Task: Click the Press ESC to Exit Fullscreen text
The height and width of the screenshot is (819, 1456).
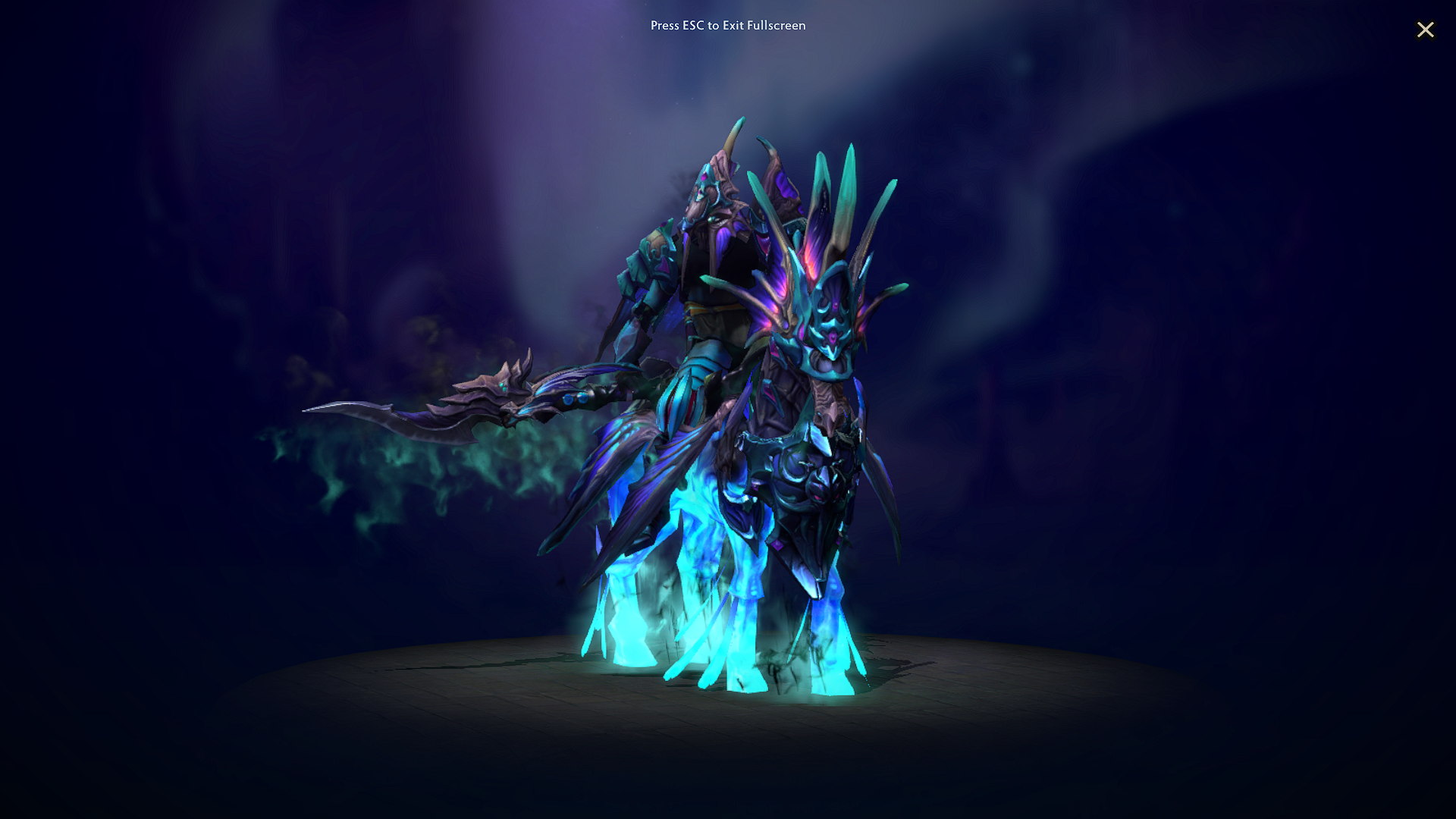Action: click(x=727, y=25)
